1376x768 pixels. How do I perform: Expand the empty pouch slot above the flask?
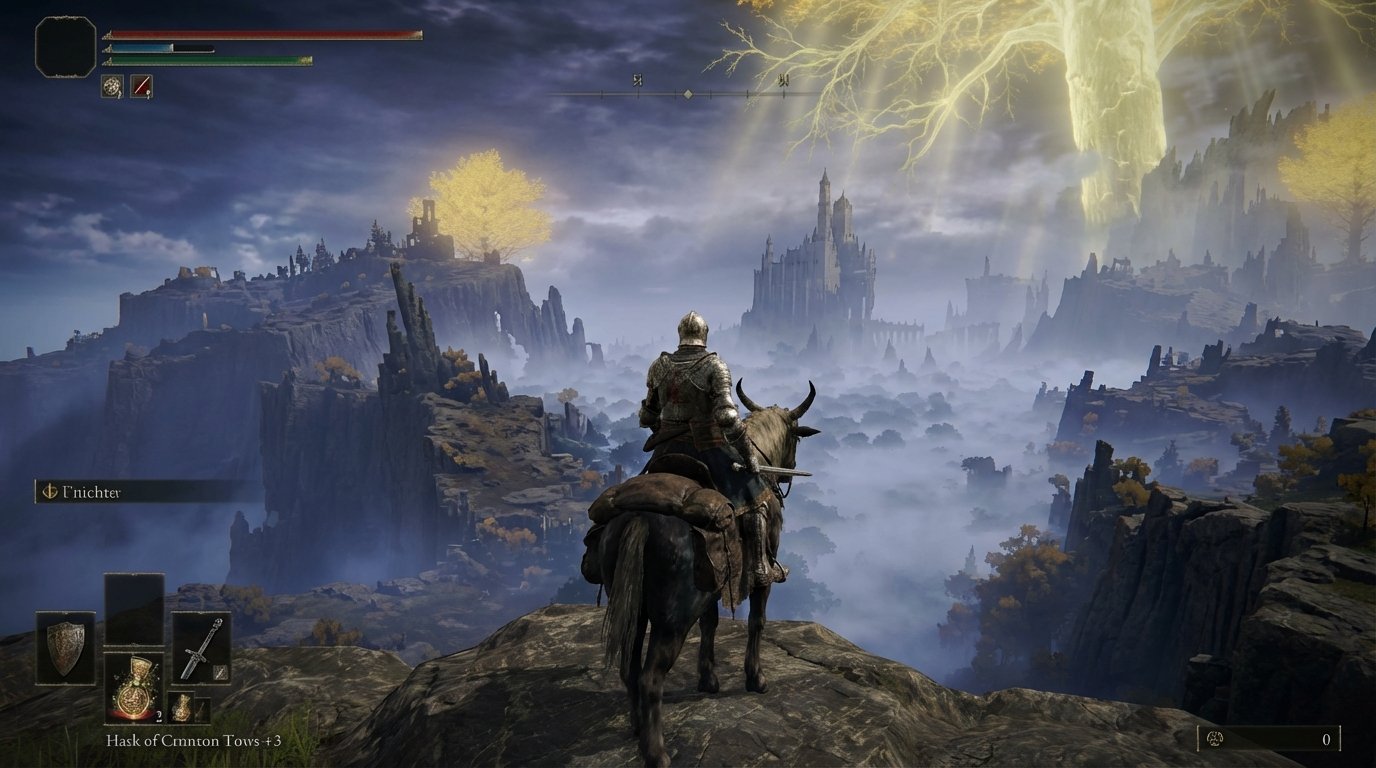coord(137,610)
